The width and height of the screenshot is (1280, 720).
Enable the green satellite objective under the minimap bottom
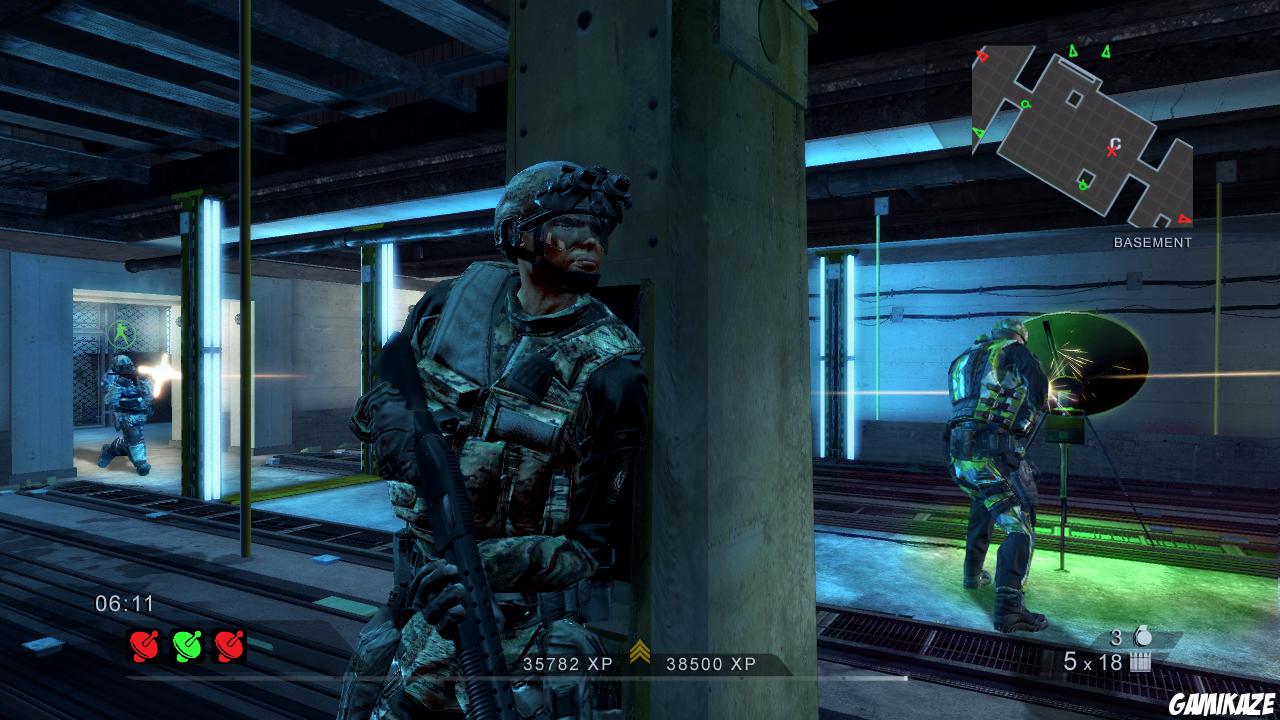1083,184
